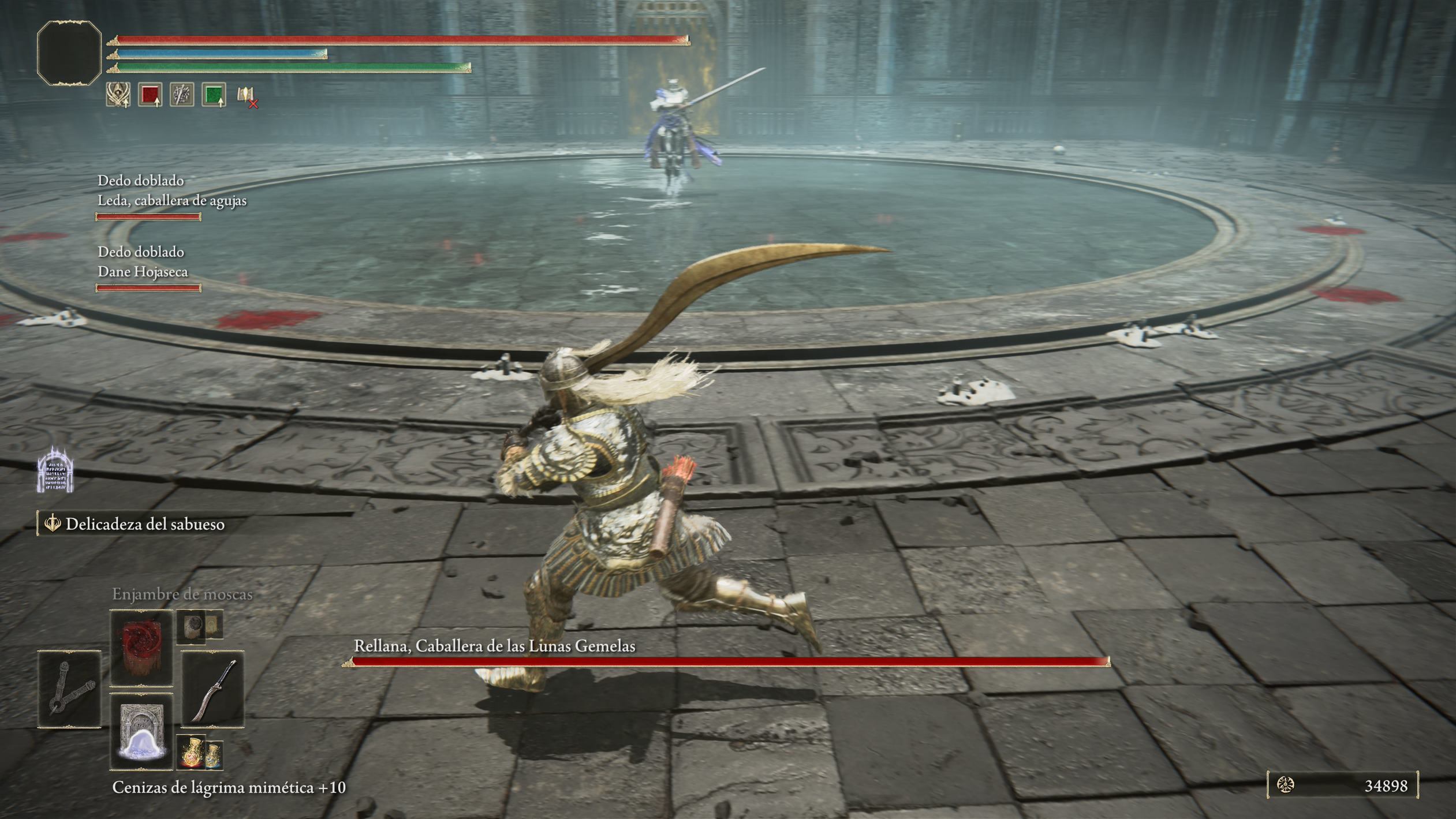
Task: Select the curved sword right-hand slot
Action: point(212,689)
